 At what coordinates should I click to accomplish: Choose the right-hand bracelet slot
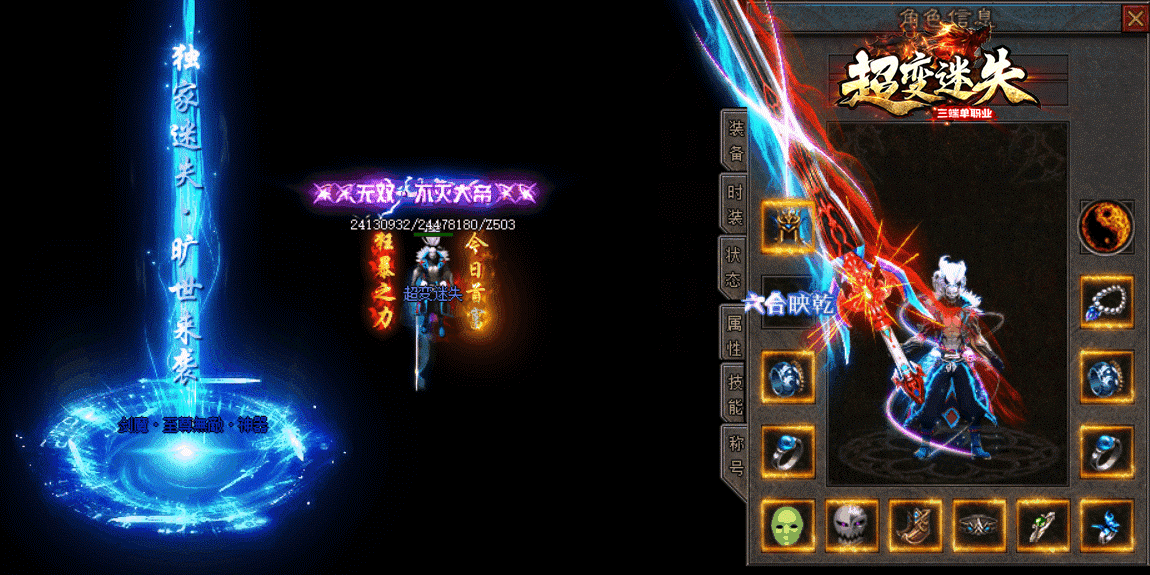(x=1106, y=376)
